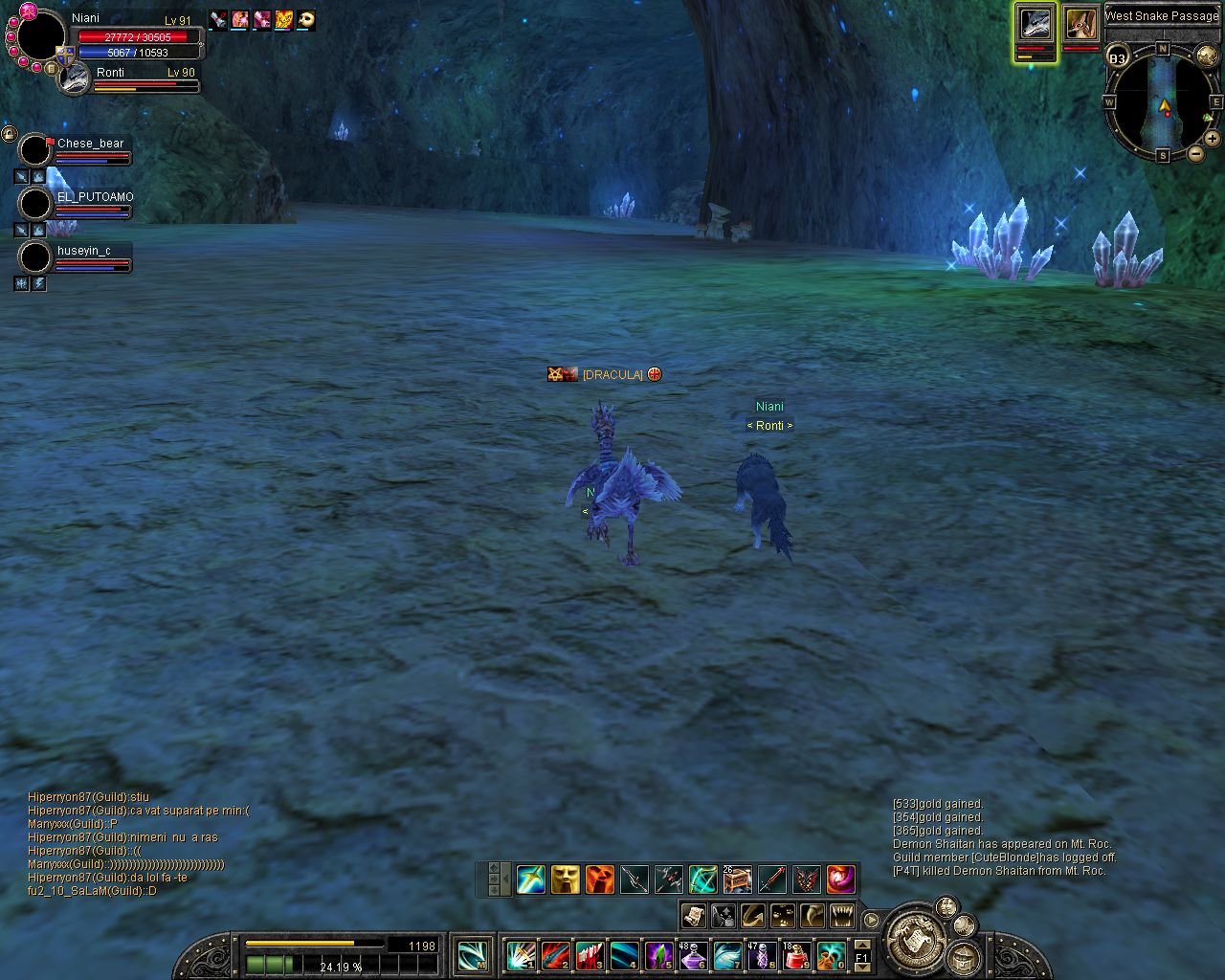Click the swirling purple skill at toolbar's right end
This screenshot has width=1225, height=980.
842,880
